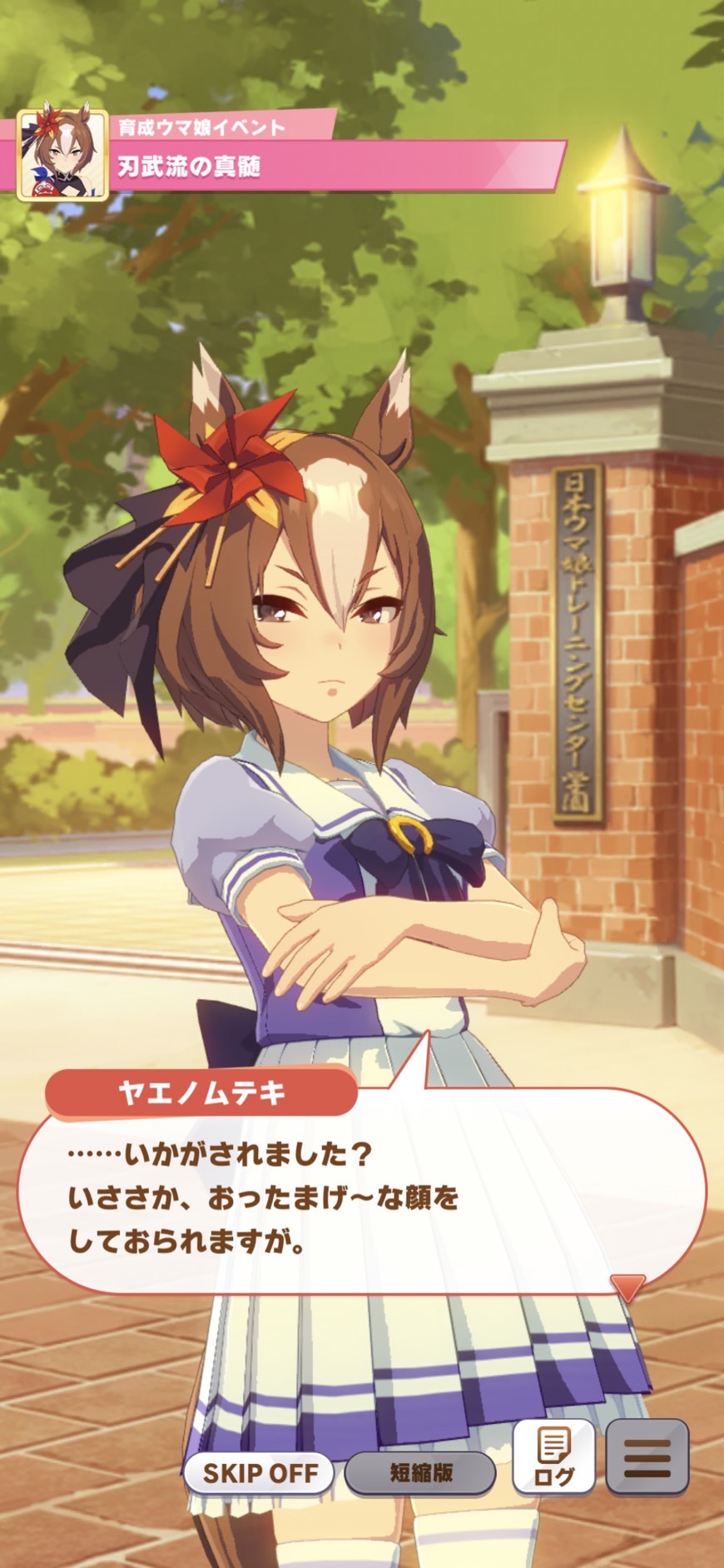Toggle the SKIP OFF button
Screen dimensions: 724x1568
tap(259, 1472)
